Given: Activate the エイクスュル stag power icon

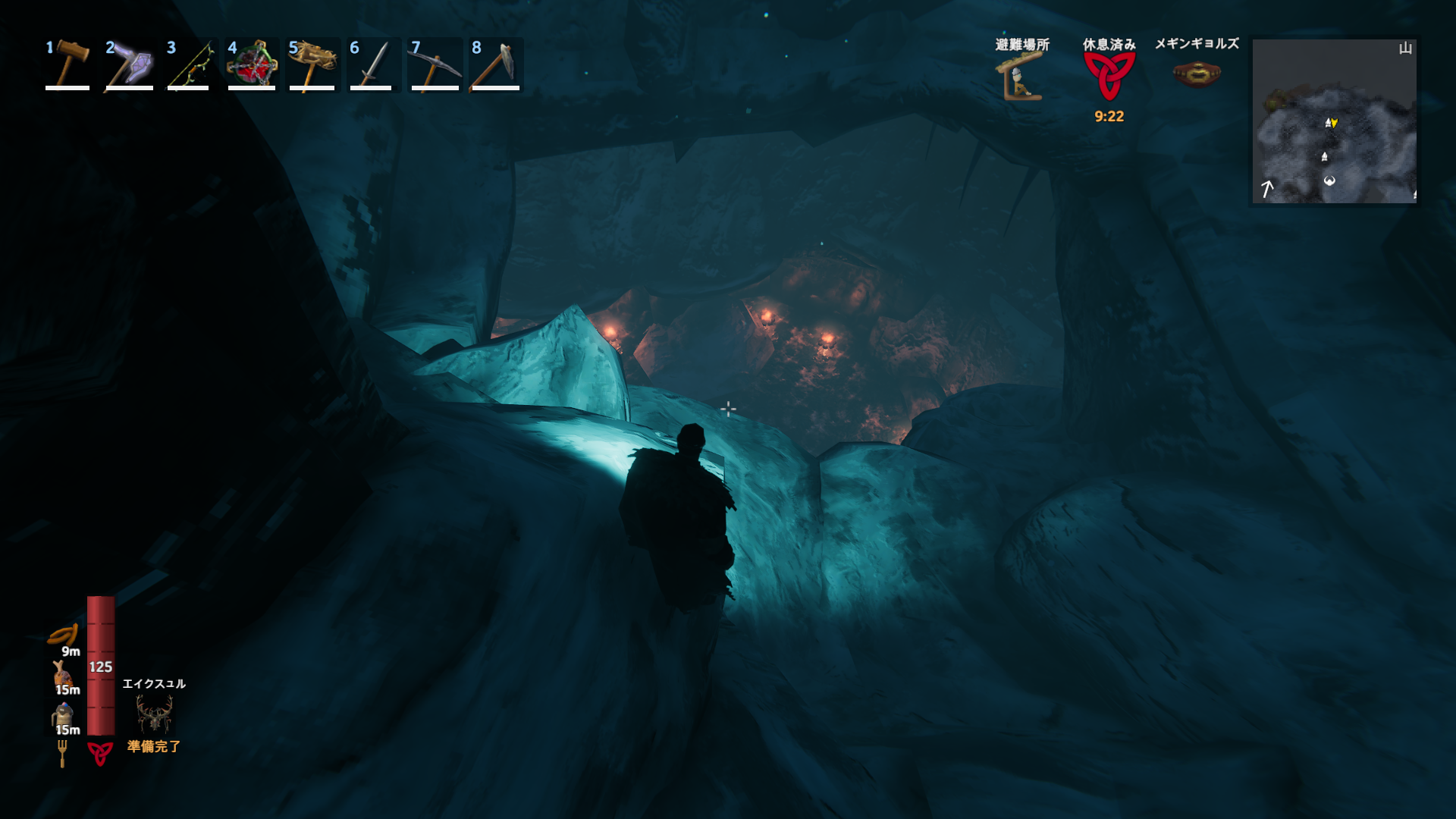Looking at the screenshot, I should tap(154, 714).
